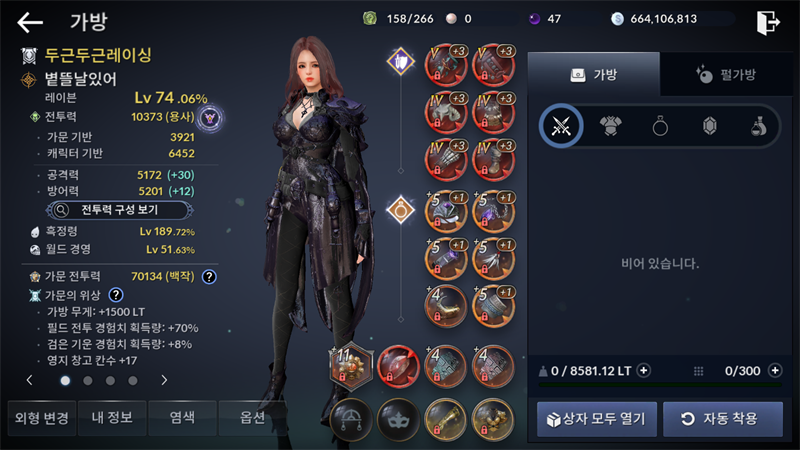800x450 pixels.
Task: Open the 가문 전투력 help icon
Action: click(209, 276)
